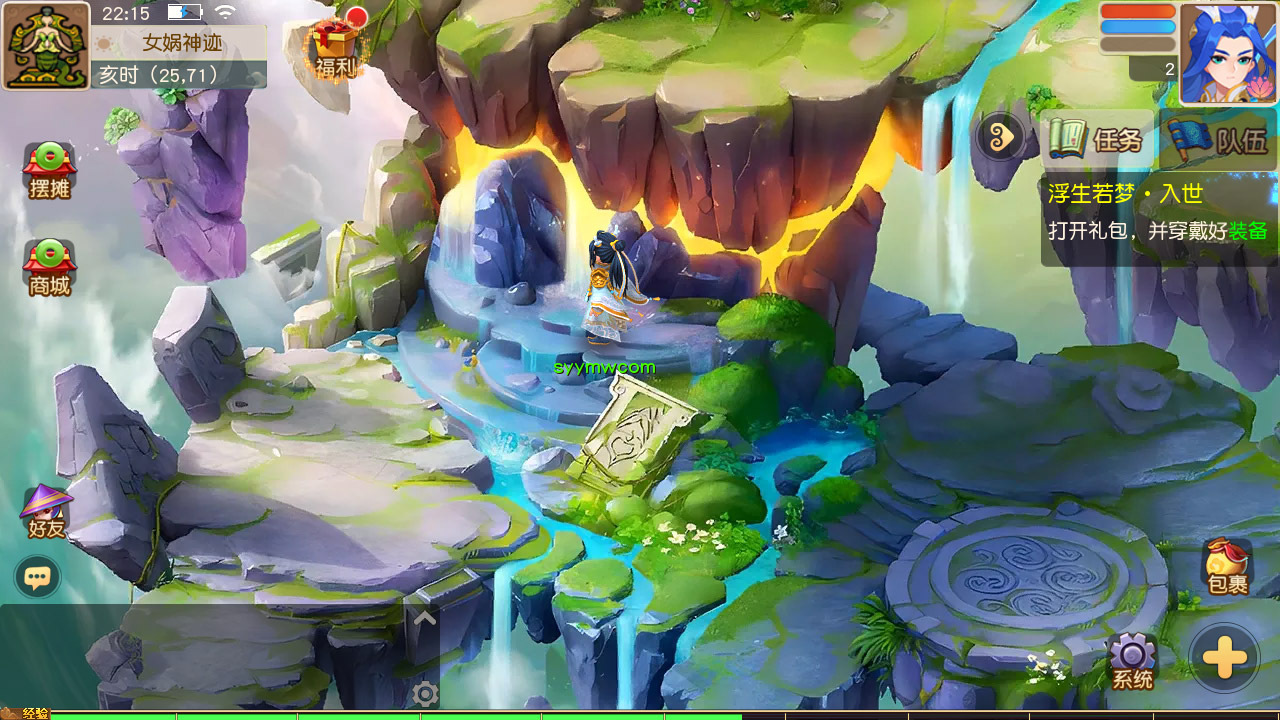The image size is (1280, 720).
Task: Open chat settings gear icon
Action: pyautogui.click(x=426, y=694)
